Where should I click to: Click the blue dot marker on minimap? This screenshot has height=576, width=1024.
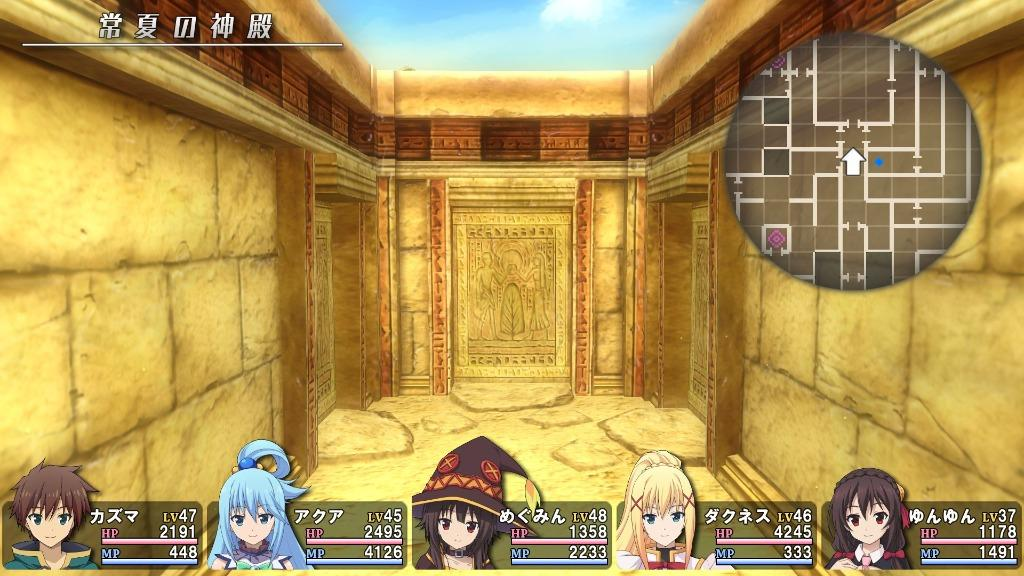879,161
